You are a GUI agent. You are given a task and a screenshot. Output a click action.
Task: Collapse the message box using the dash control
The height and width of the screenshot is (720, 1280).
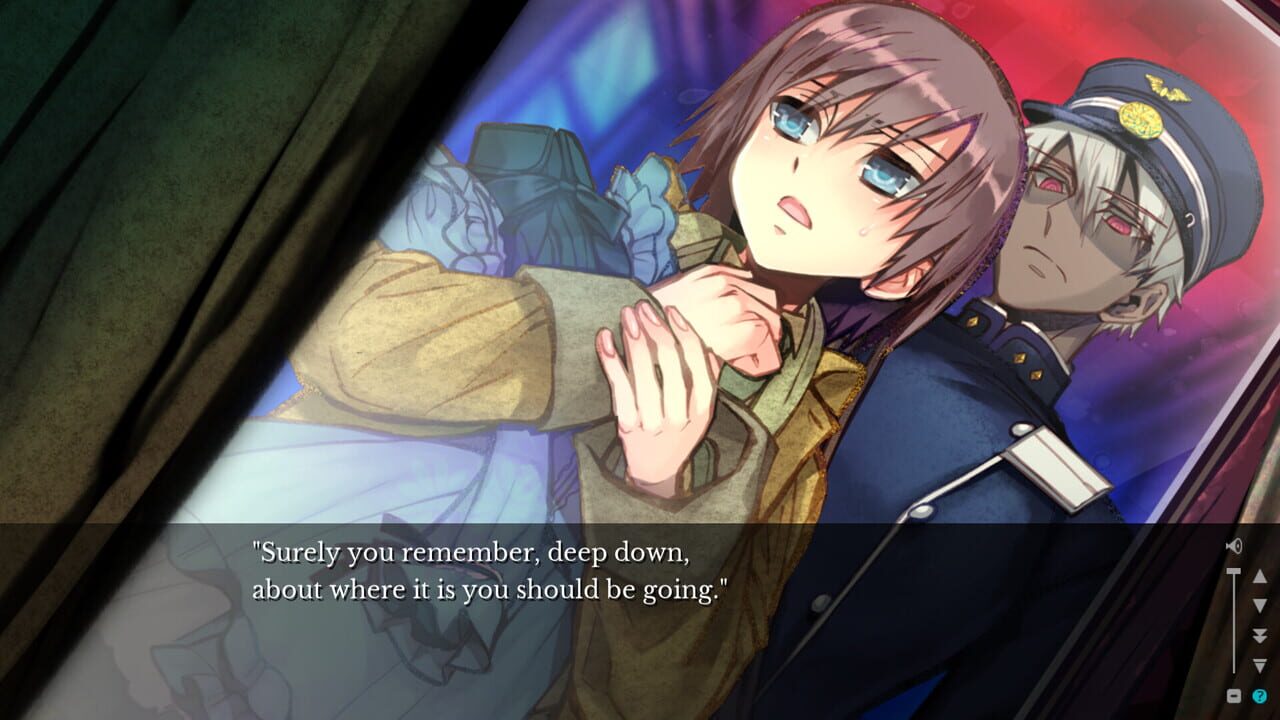pyautogui.click(x=1234, y=694)
